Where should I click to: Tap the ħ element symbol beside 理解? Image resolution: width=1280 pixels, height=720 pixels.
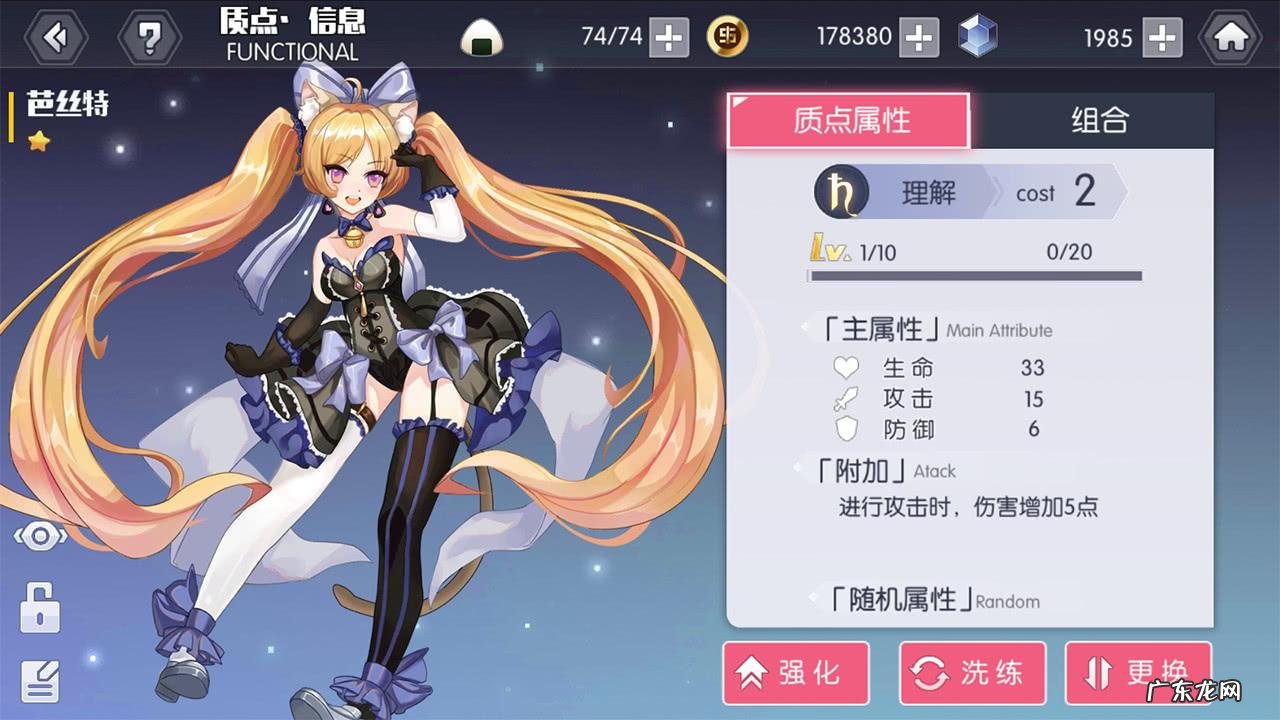[x=843, y=192]
